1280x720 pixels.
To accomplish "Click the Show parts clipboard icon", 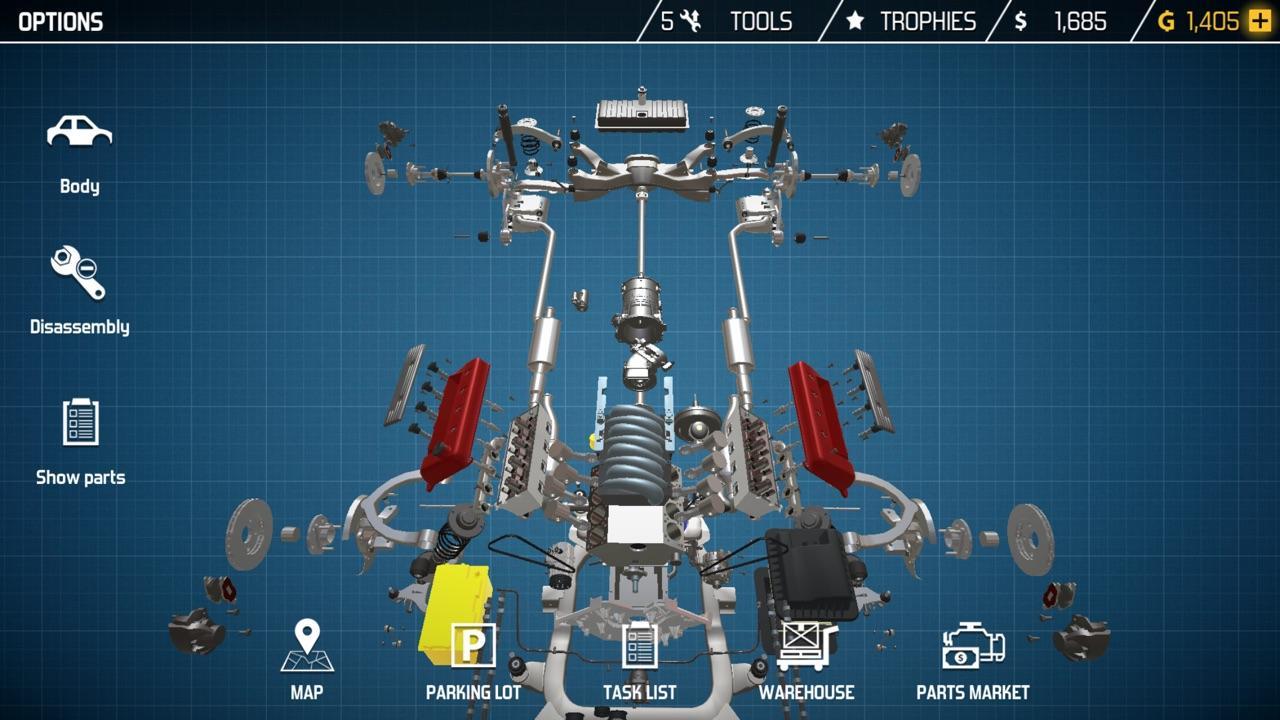I will click(x=80, y=423).
